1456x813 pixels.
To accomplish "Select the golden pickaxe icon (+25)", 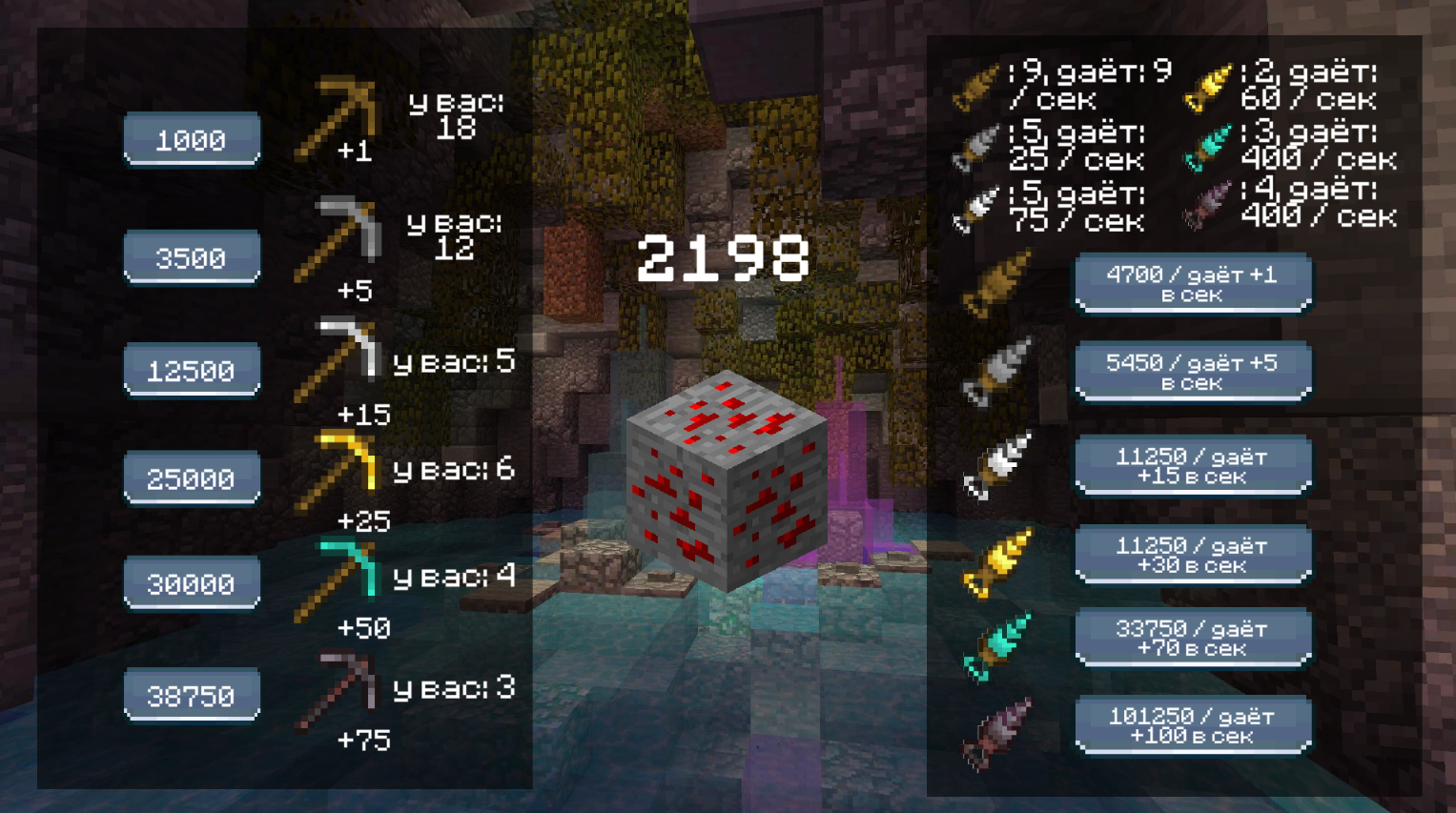I will click(337, 467).
